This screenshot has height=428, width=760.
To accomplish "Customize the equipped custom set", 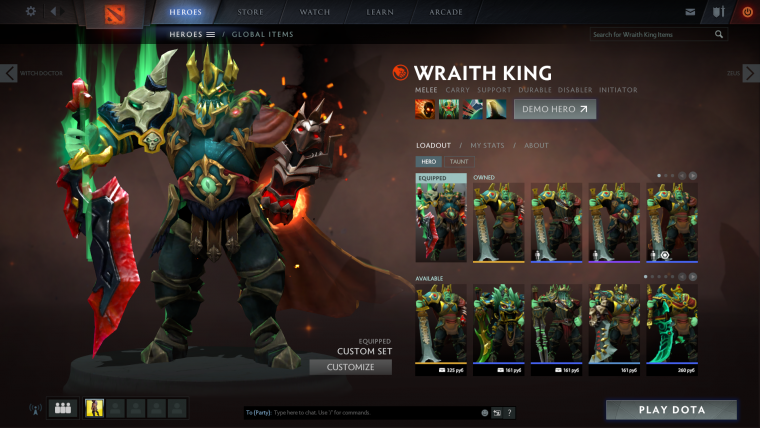I will (x=350, y=367).
